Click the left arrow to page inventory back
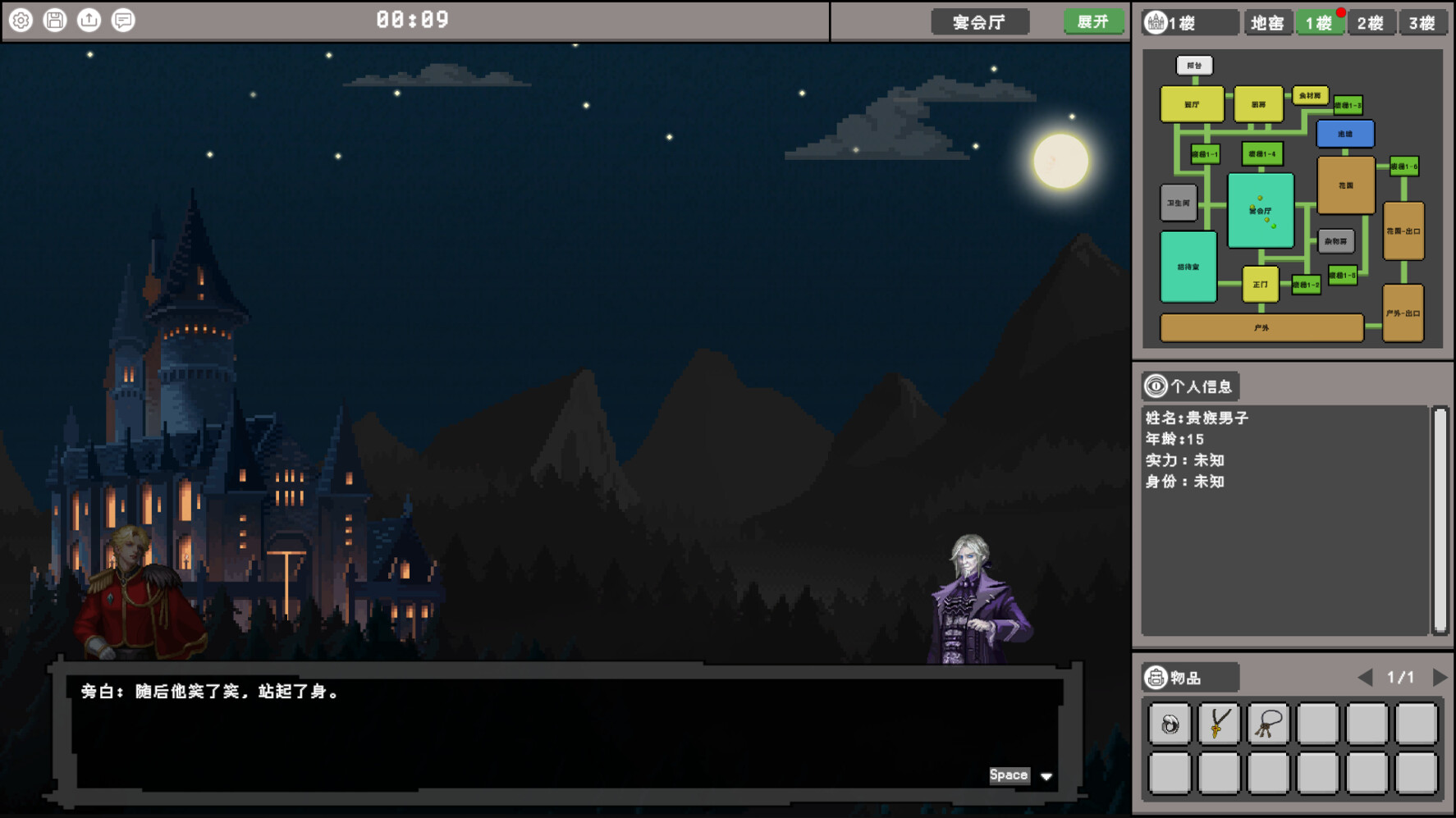This screenshot has height=818, width=1456. (x=1367, y=677)
